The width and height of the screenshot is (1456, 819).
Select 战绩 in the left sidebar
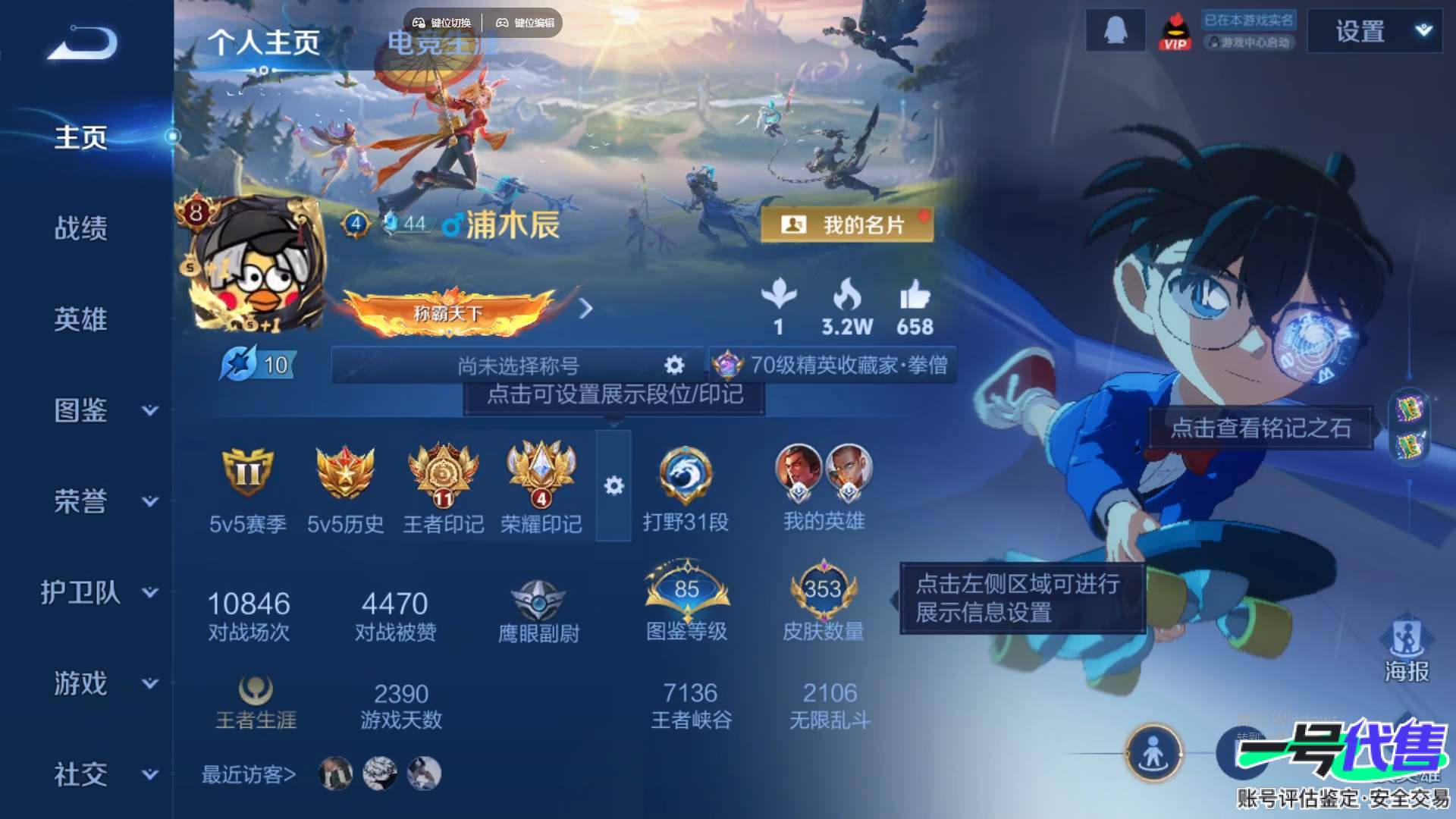[x=81, y=227]
